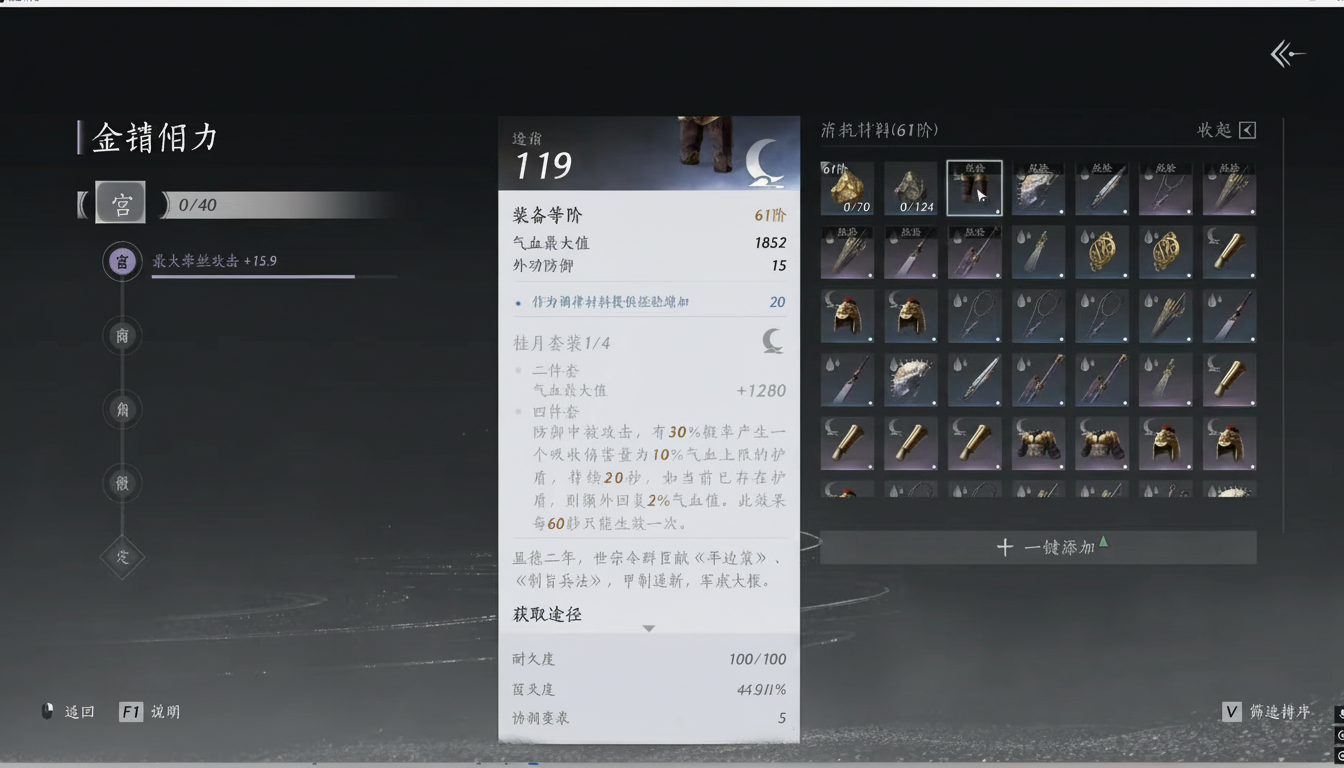
Task: Click the left-pointing collapse arrow beside 收起
Action: [x=1249, y=129]
